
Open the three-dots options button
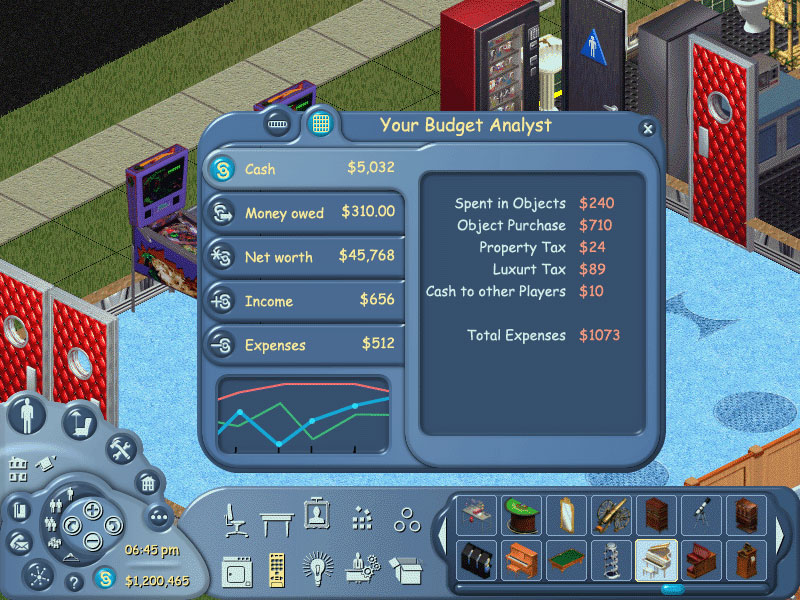pos(158,516)
